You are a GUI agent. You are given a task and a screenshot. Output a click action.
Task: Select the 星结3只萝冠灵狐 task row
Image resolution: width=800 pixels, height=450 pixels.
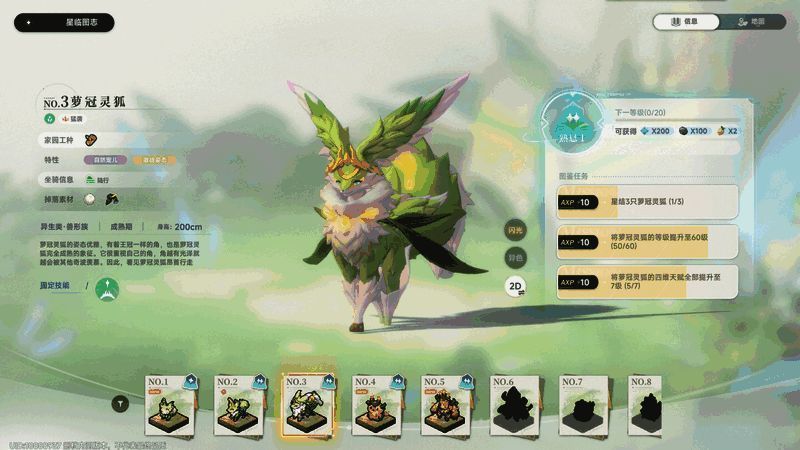pyautogui.click(x=648, y=202)
